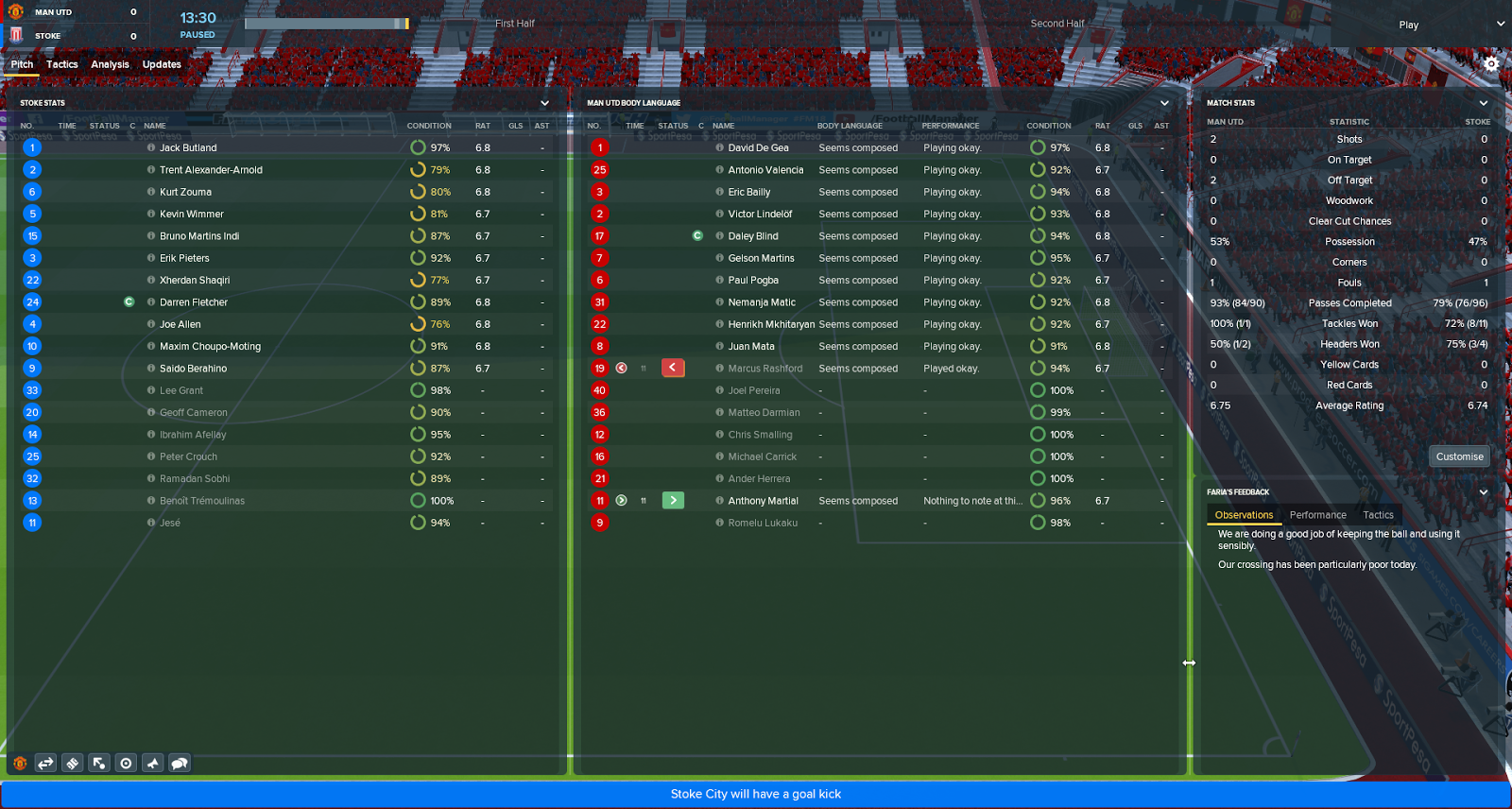Open the Analysis tab

point(111,64)
